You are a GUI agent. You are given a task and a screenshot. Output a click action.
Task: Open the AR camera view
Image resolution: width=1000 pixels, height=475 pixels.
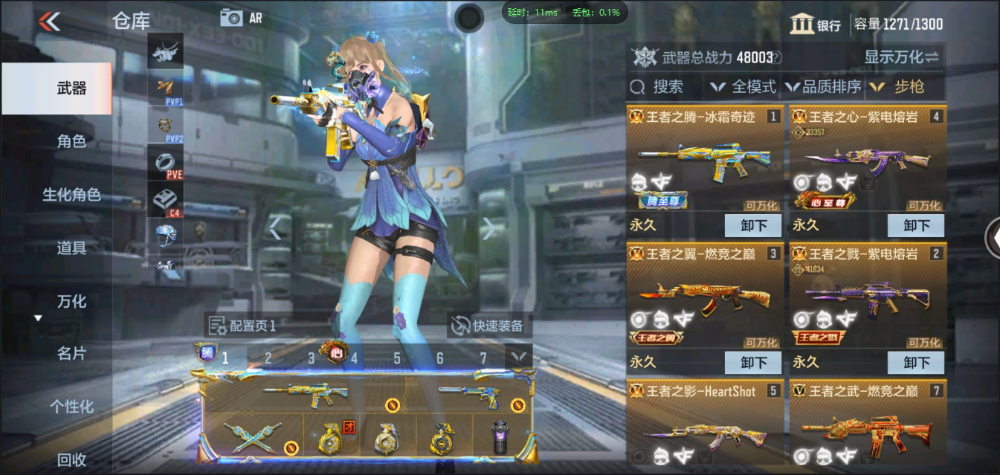point(241,17)
